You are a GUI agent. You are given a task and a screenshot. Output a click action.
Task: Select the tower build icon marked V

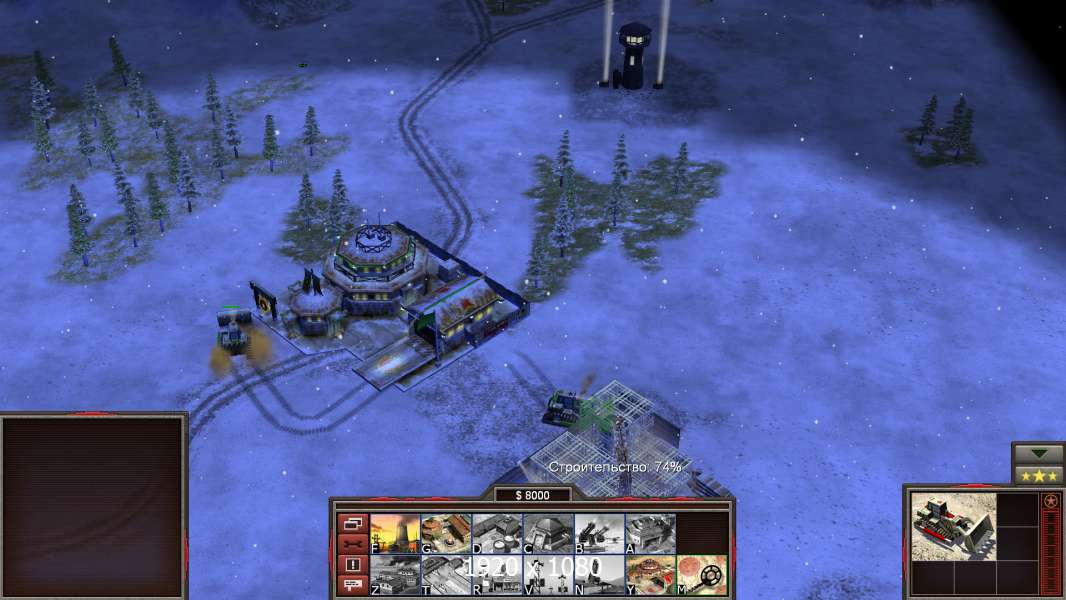click(x=548, y=575)
